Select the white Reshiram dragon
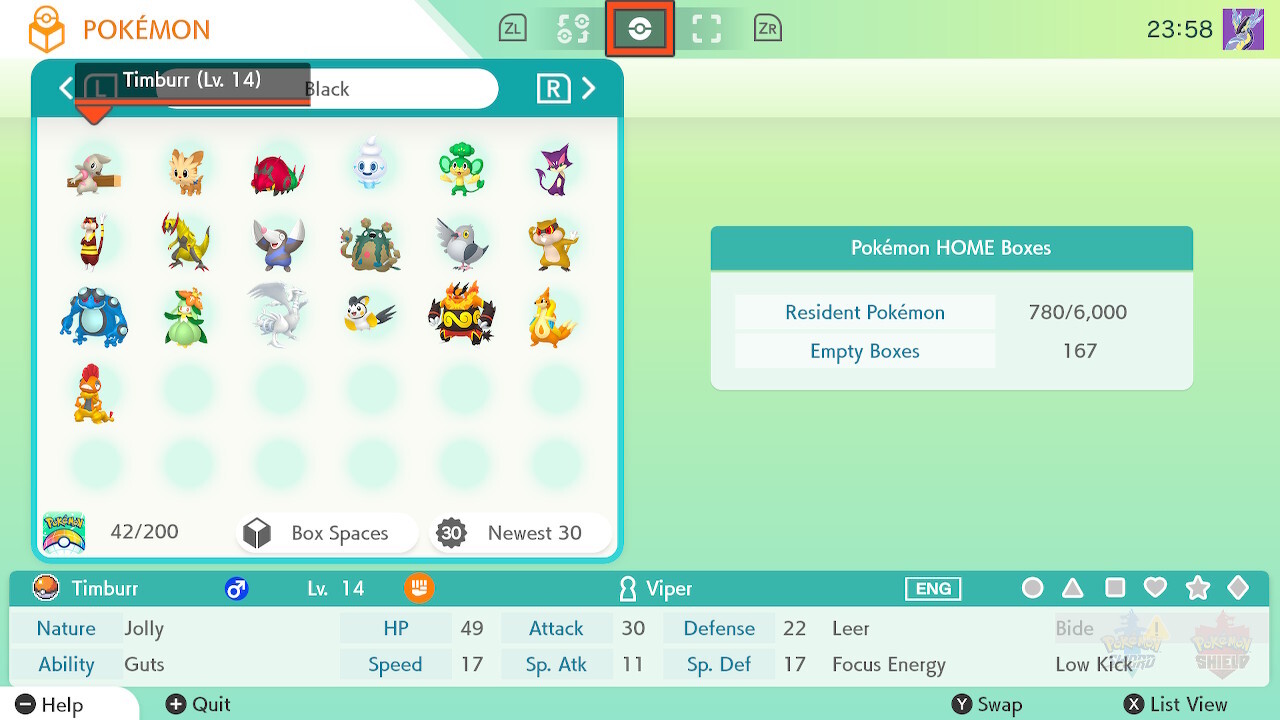 (x=278, y=314)
